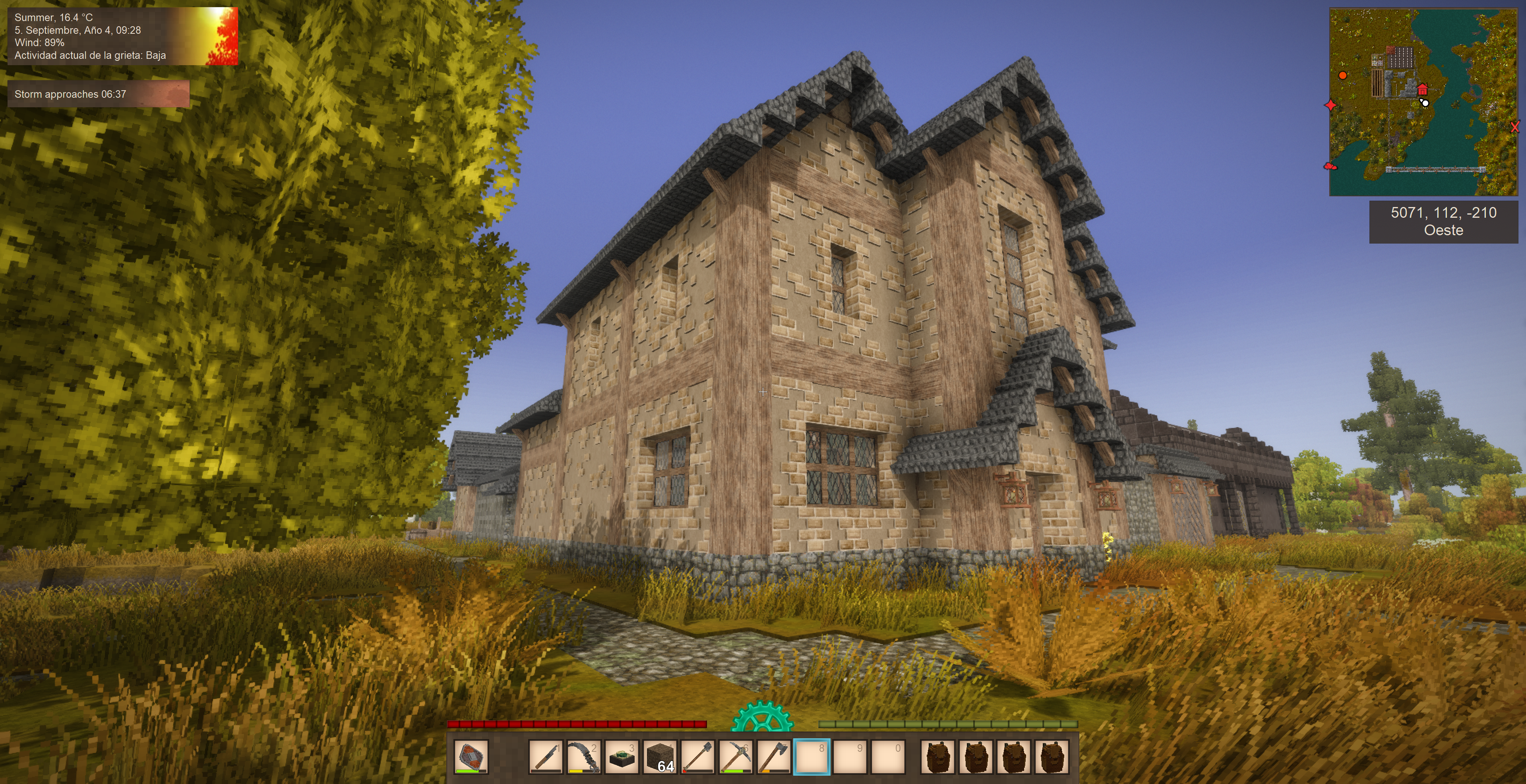The height and width of the screenshot is (784, 1526).
Task: Select the shield in the offhand slot
Action: [x=472, y=756]
